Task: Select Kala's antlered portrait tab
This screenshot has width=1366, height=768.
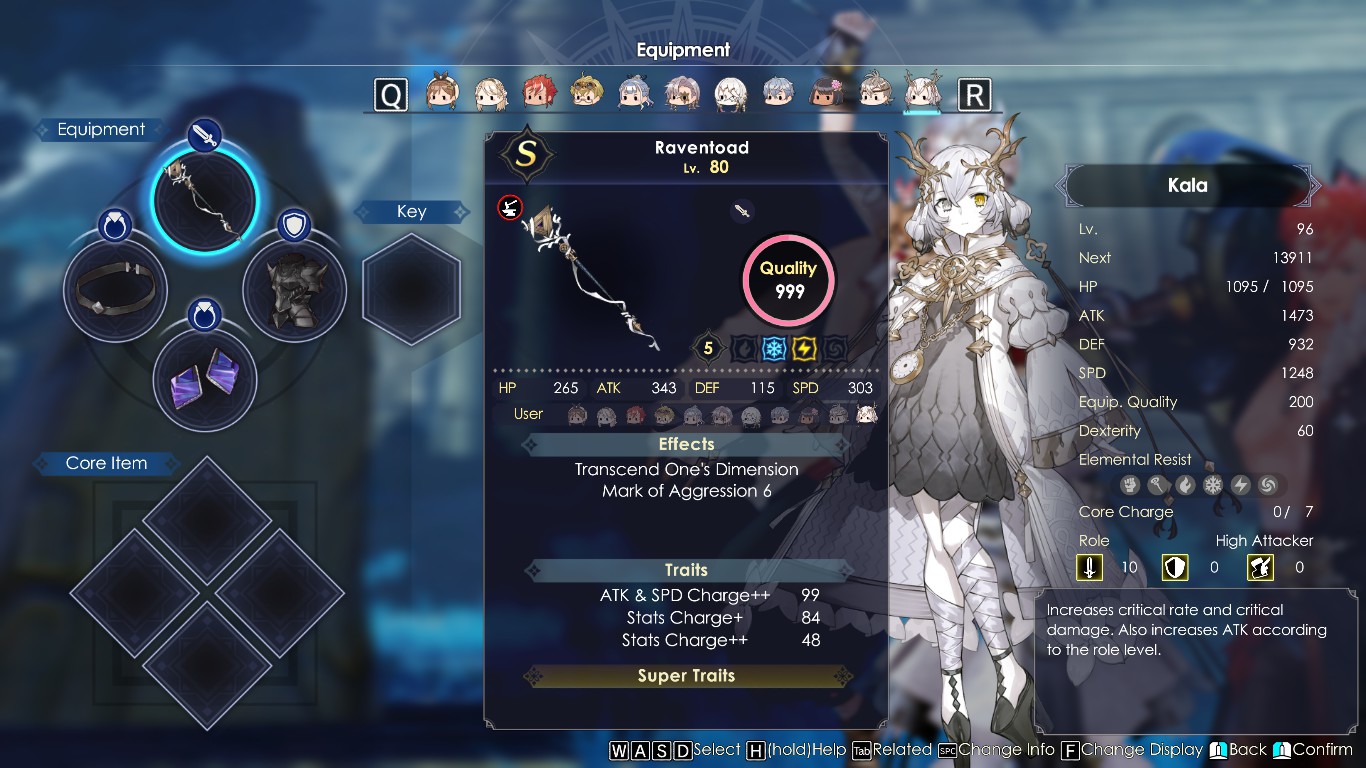Action: [921, 93]
